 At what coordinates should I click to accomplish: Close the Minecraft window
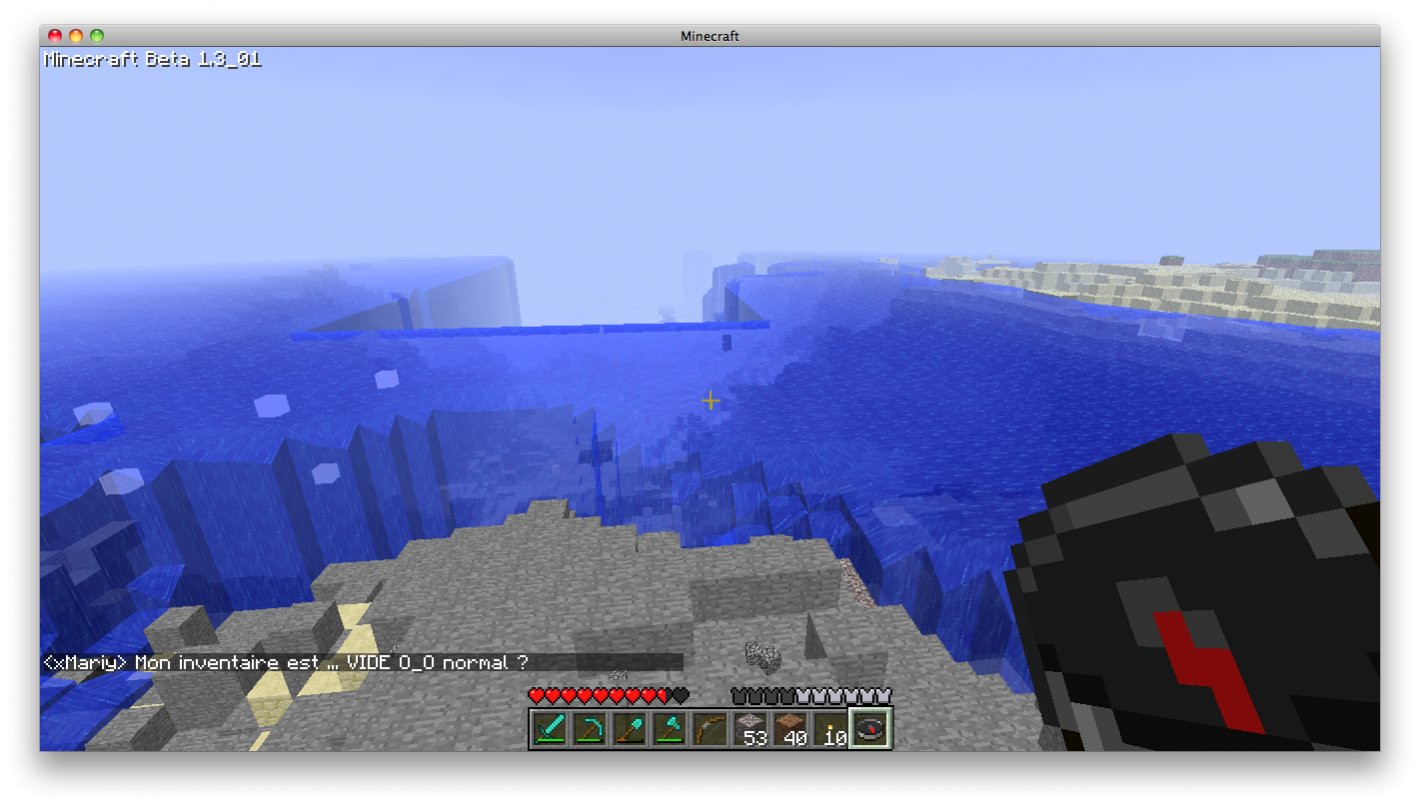tap(55, 36)
